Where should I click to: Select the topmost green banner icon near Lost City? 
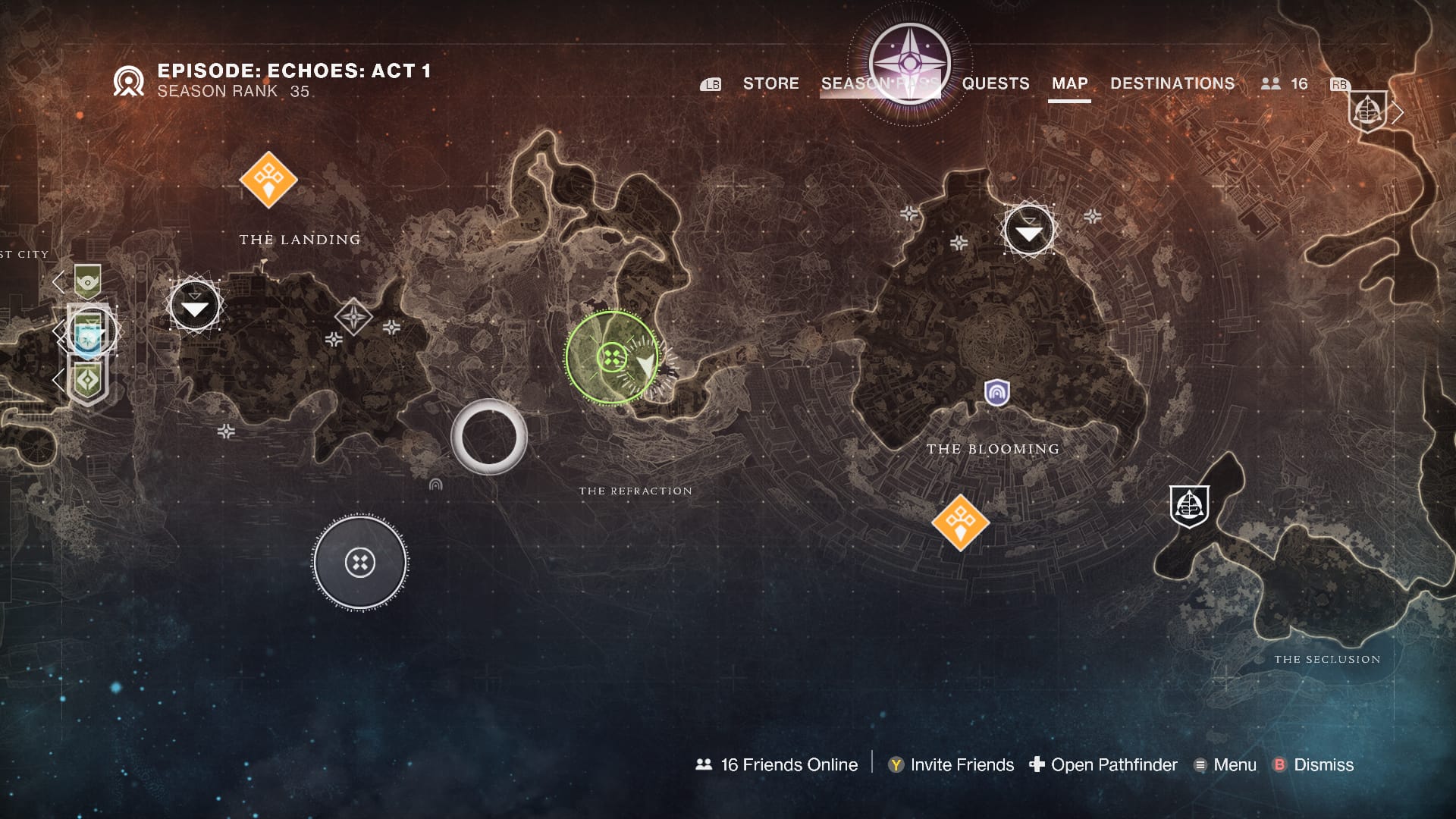coord(88,281)
